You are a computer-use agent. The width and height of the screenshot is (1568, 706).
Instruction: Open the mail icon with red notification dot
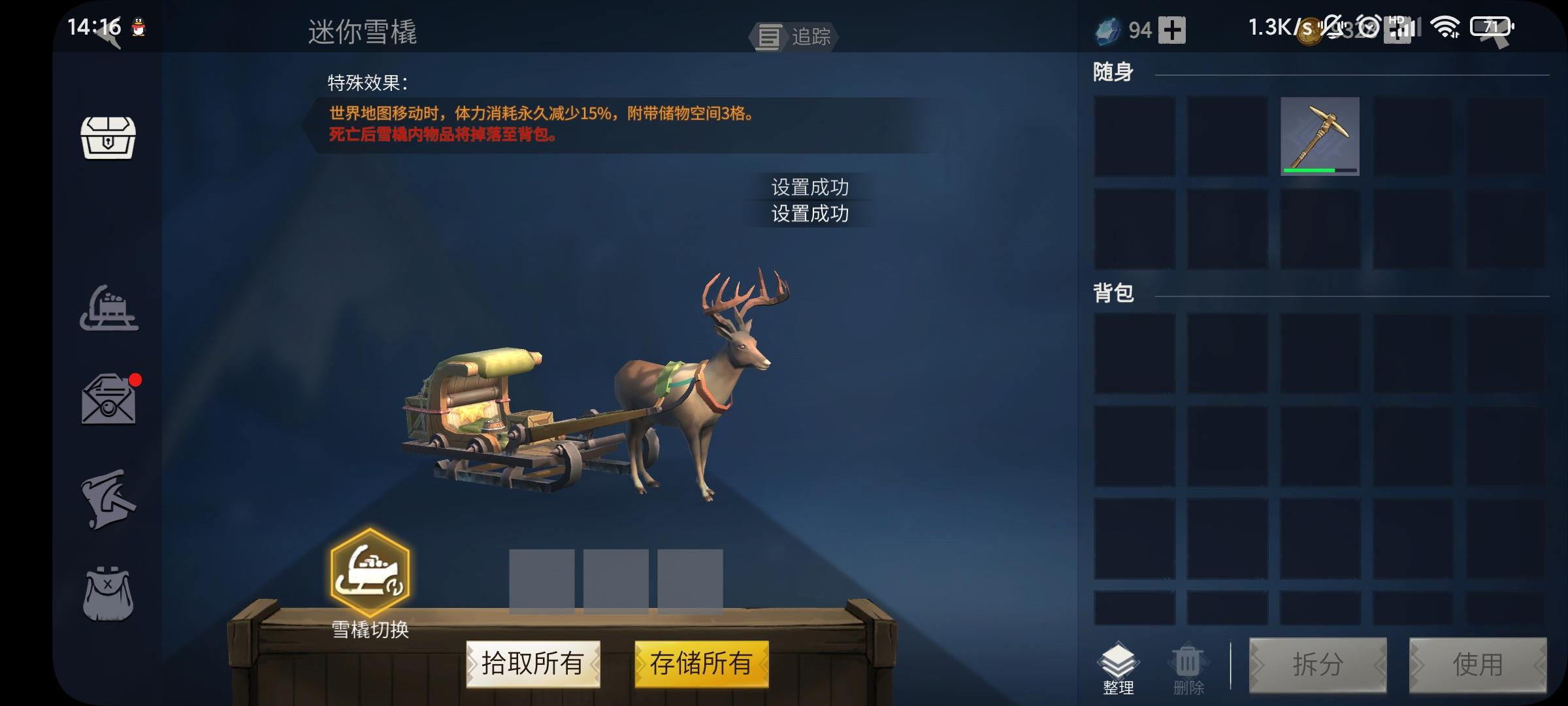coord(110,399)
